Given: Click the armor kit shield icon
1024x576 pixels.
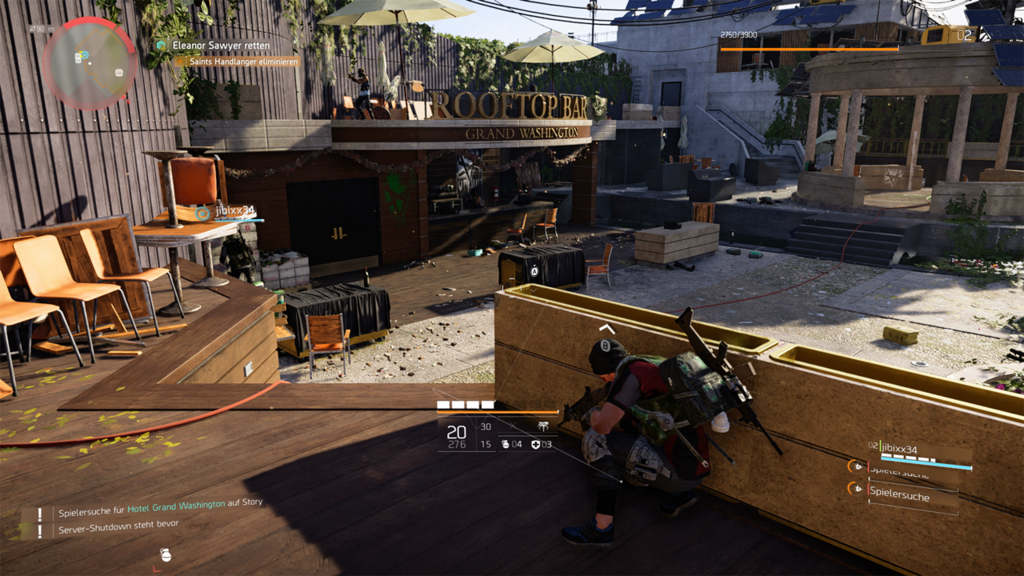Looking at the screenshot, I should (x=535, y=444).
